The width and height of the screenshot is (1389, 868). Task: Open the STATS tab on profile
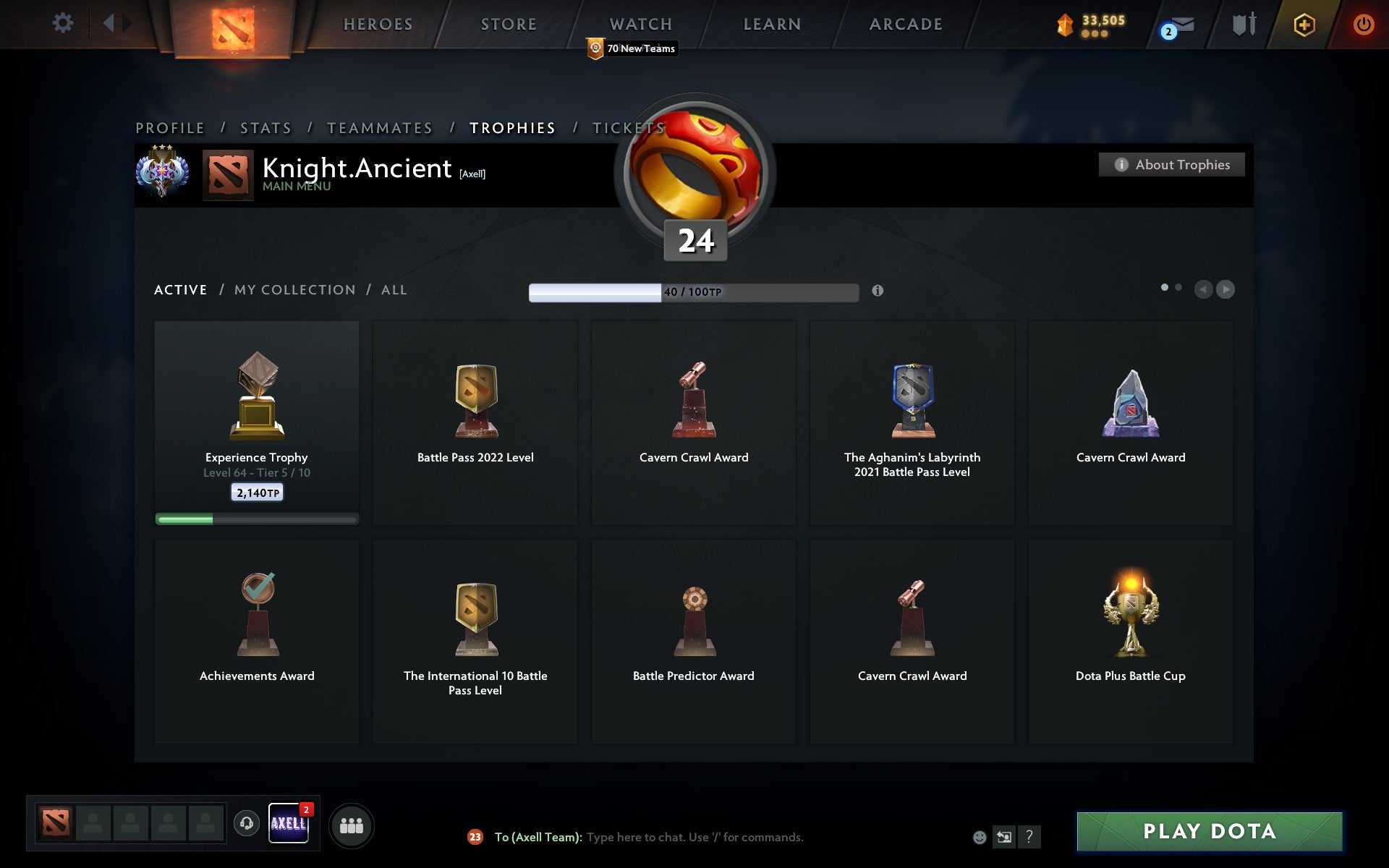coord(266,127)
